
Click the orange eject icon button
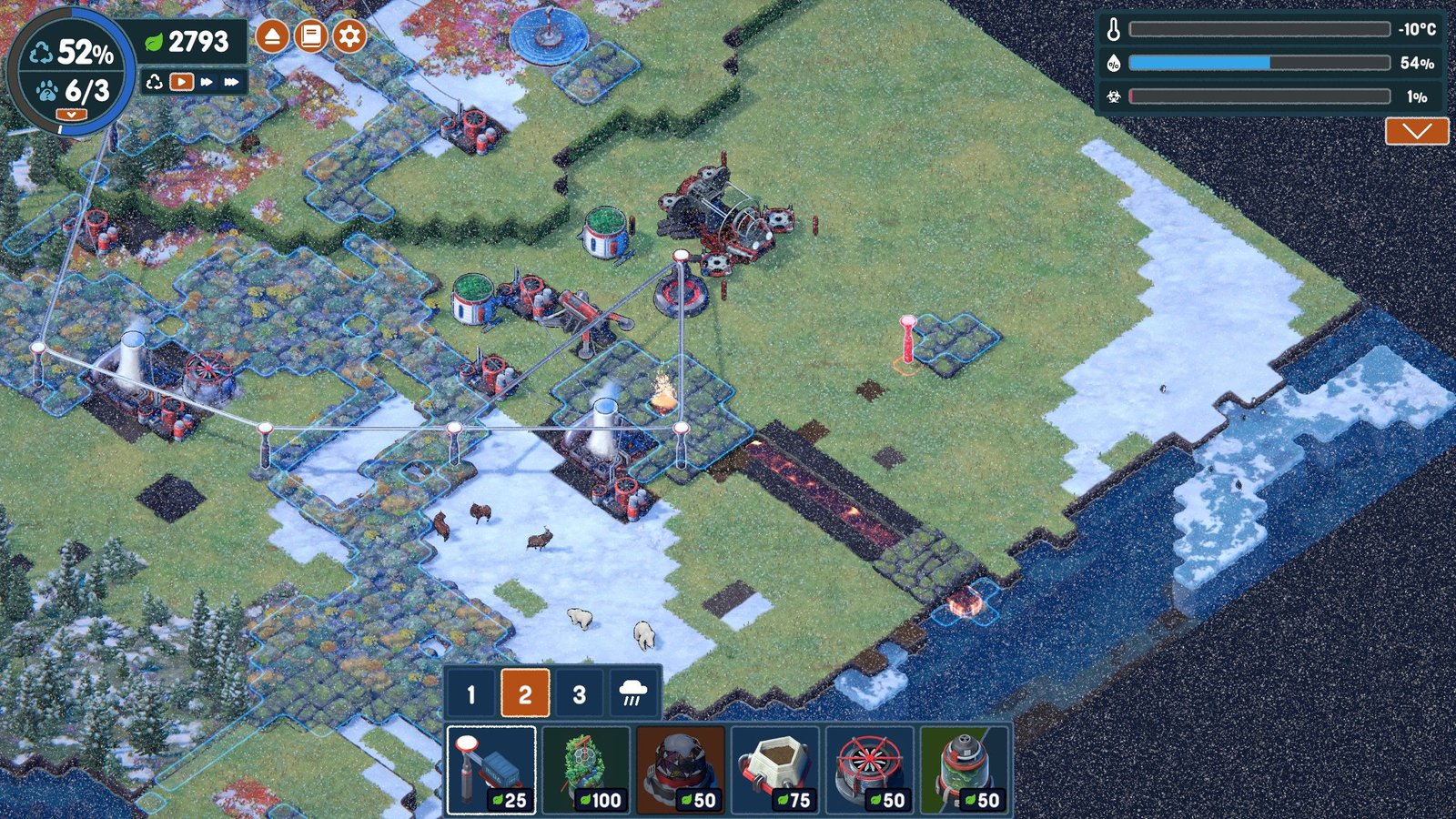click(272, 36)
